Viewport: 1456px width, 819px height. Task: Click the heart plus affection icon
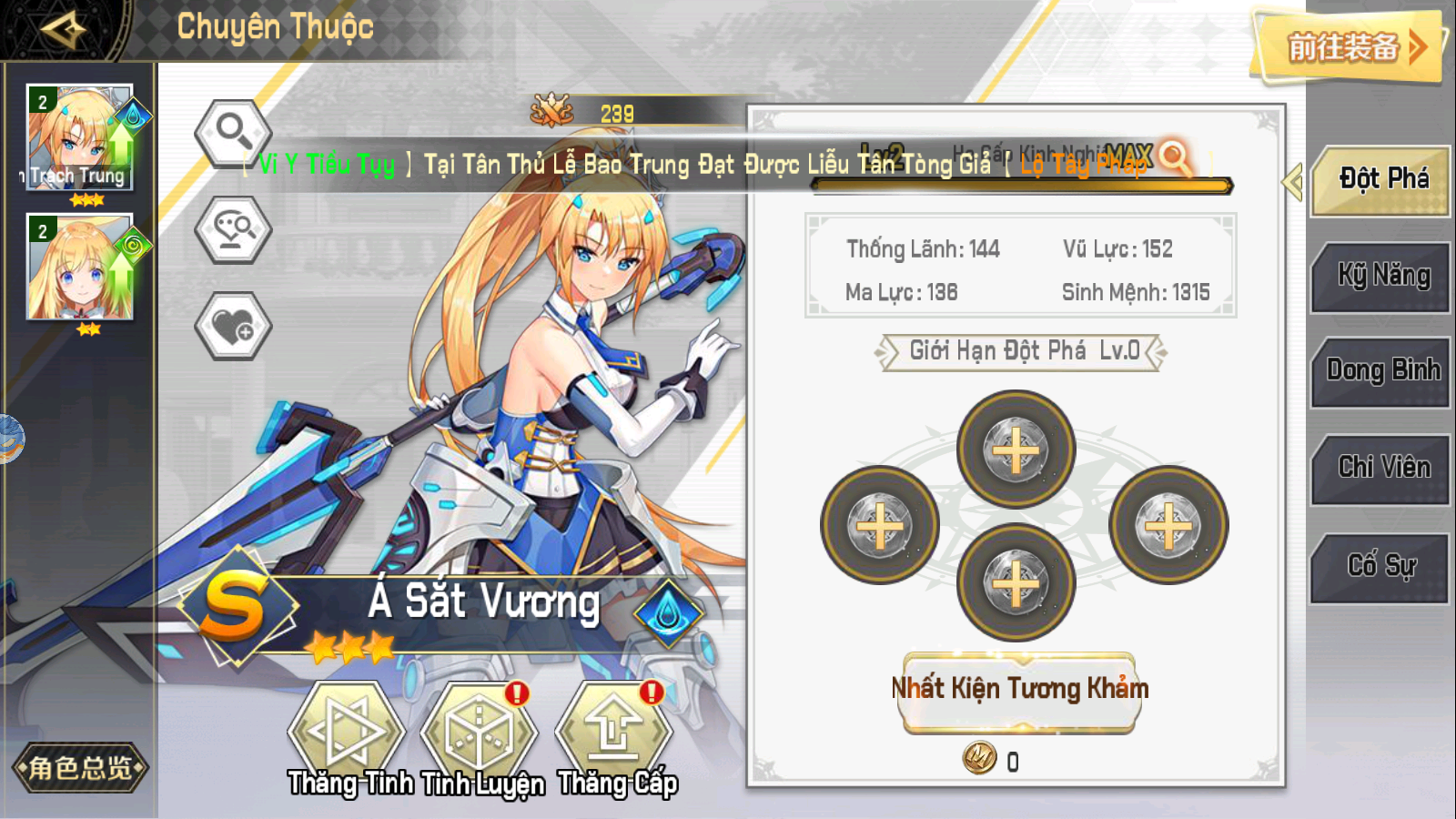pyautogui.click(x=233, y=326)
